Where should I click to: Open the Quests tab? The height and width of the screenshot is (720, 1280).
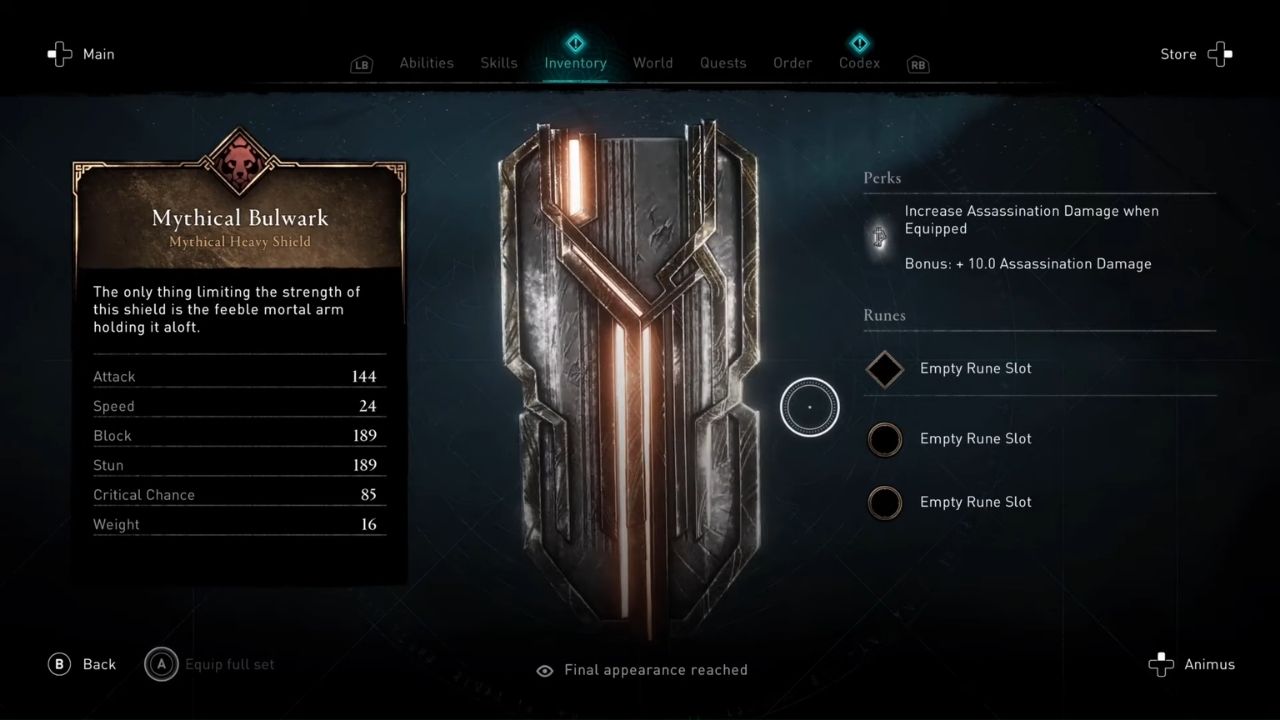723,62
